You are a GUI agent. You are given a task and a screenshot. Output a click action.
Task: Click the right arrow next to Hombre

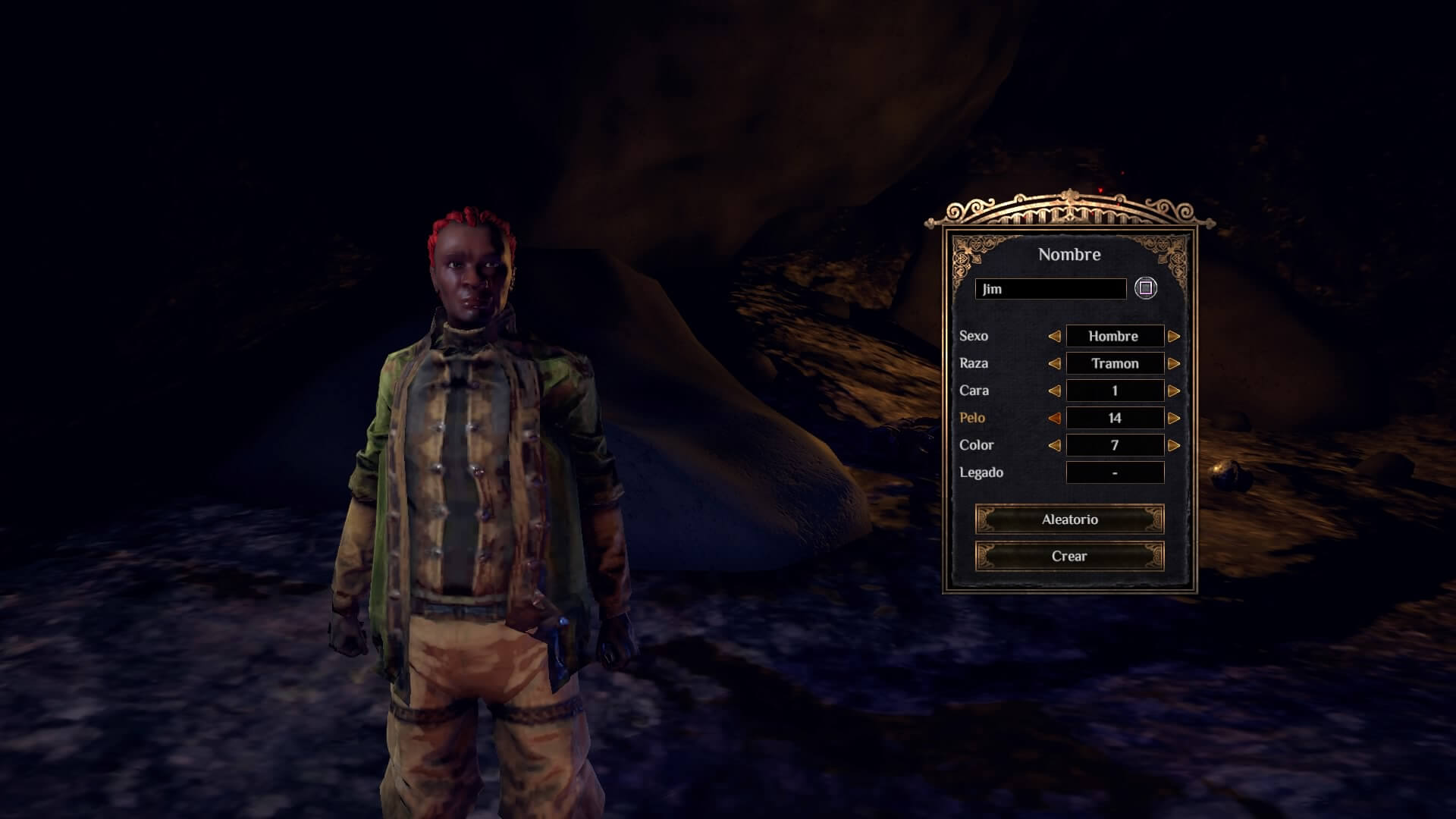1174,336
